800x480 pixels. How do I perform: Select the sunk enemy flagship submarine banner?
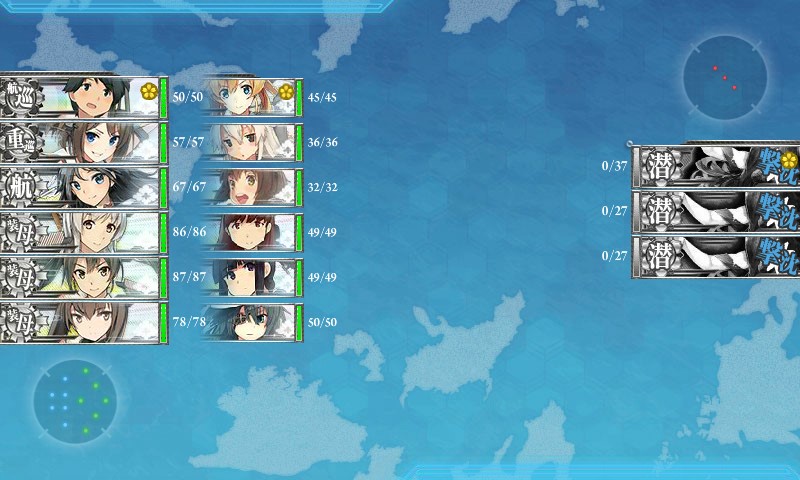(x=715, y=166)
